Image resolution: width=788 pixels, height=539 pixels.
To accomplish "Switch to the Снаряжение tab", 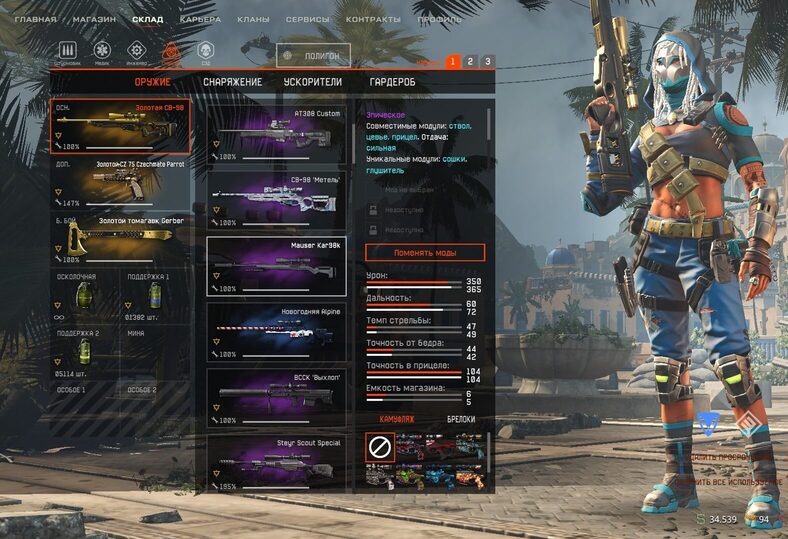I will 232,82.
